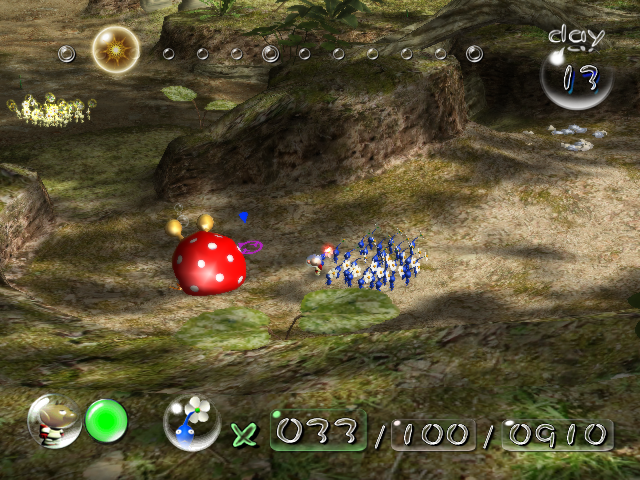Click the day 13 counter bubble
This screenshot has height=480, width=640.
pos(577,77)
